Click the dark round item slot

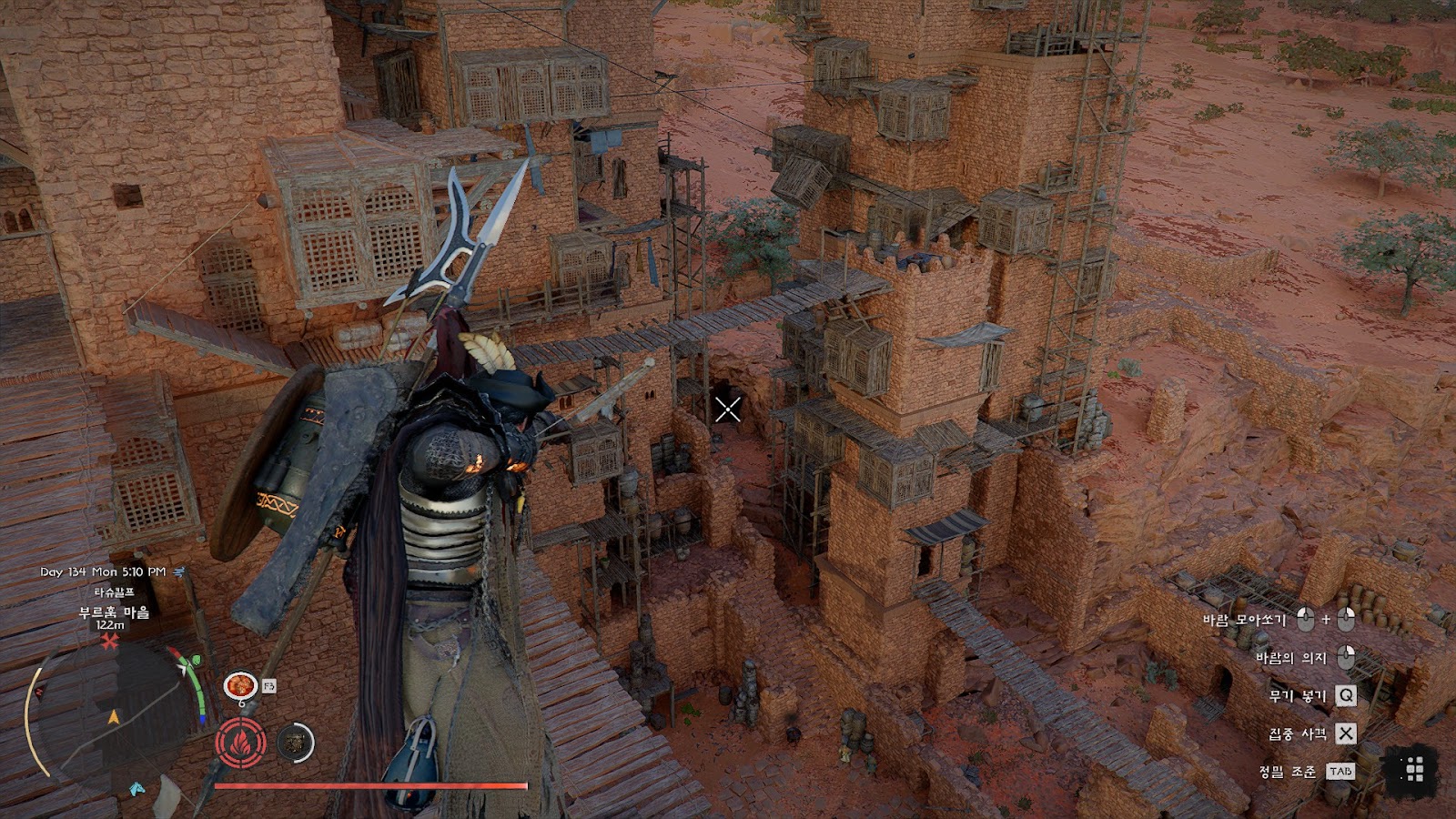tap(294, 743)
